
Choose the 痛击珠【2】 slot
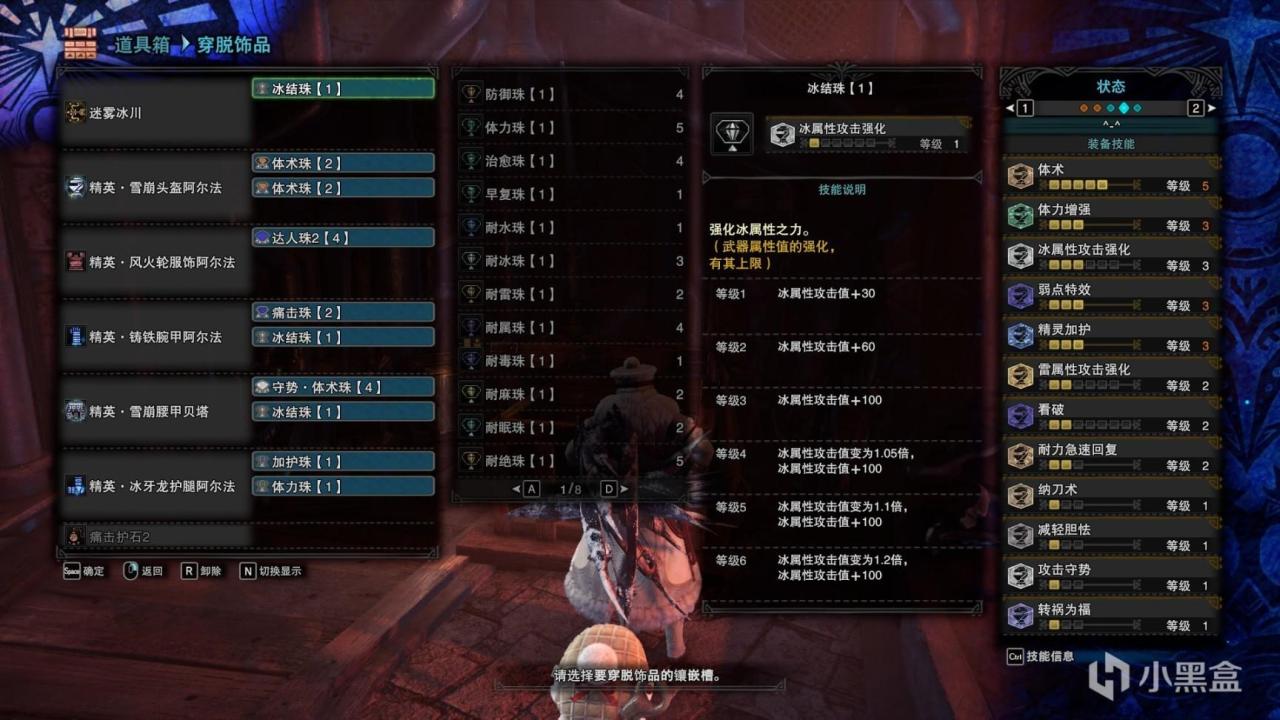[343, 313]
